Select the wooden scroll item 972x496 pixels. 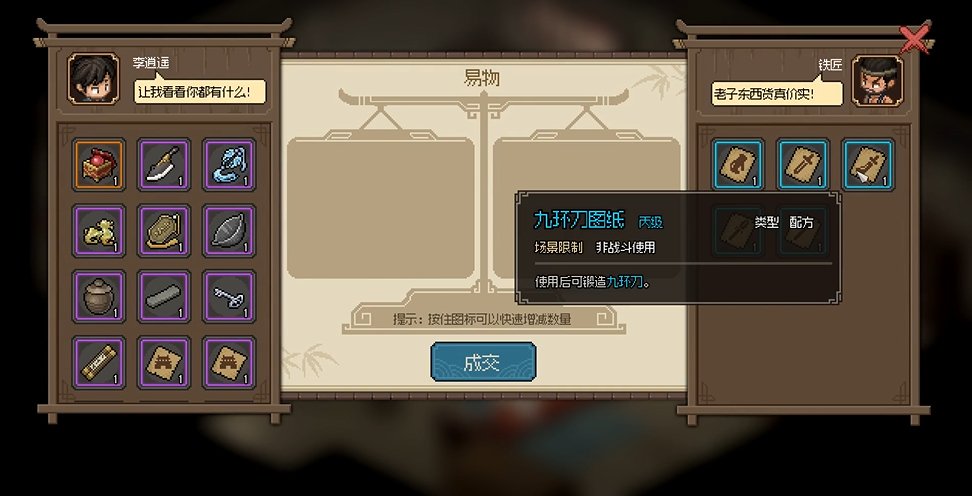(x=99, y=362)
